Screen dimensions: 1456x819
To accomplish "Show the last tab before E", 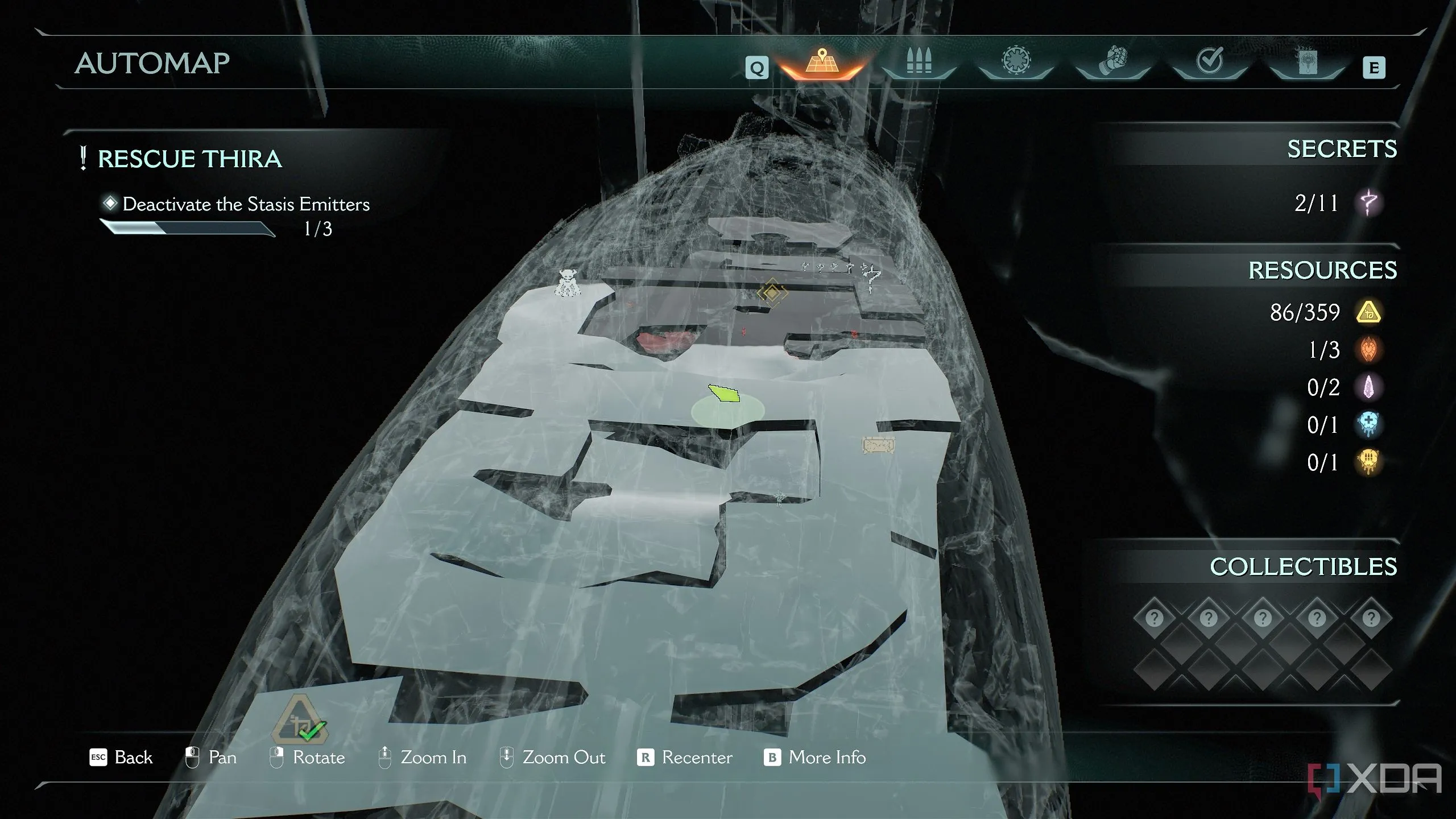I will pyautogui.click(x=1306, y=64).
